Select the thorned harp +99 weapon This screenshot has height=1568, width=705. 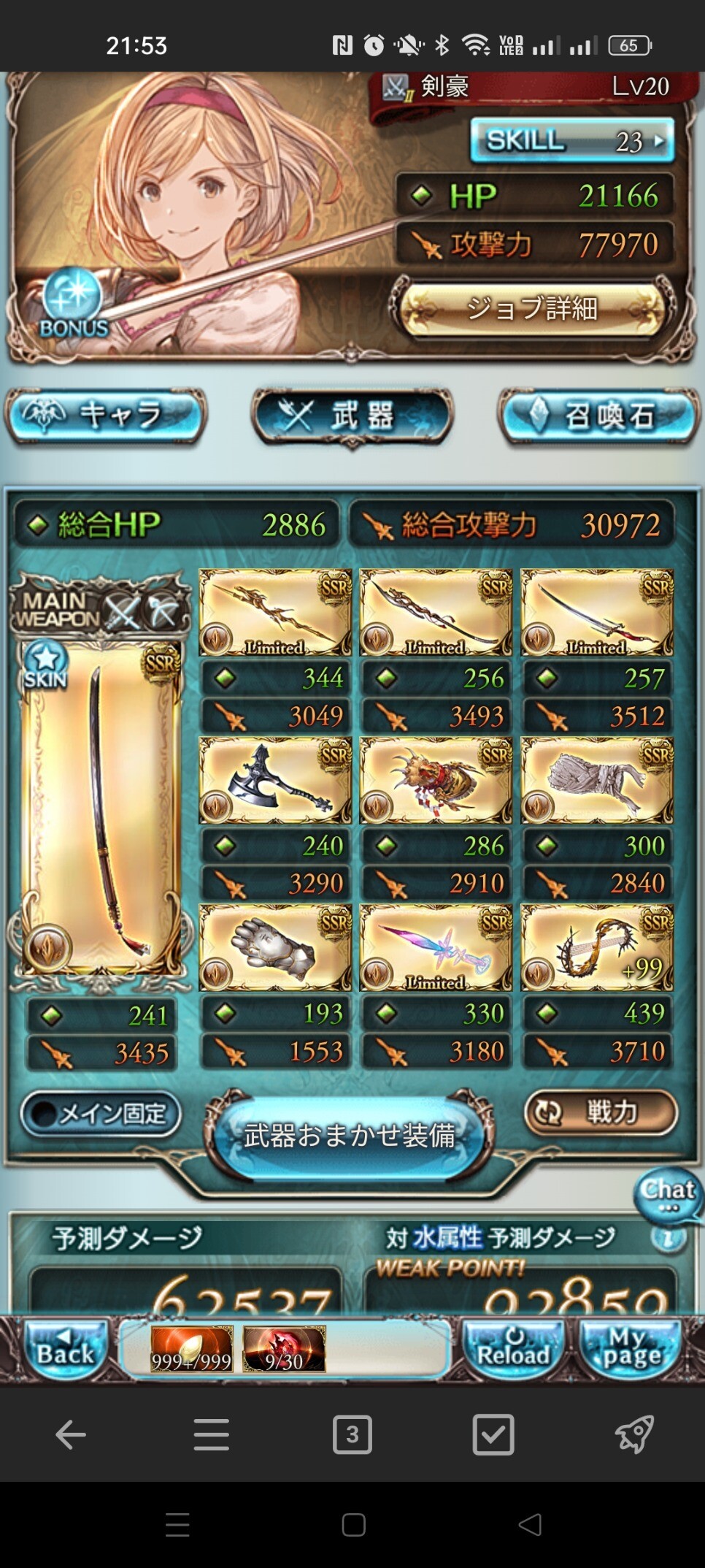[x=596, y=948]
